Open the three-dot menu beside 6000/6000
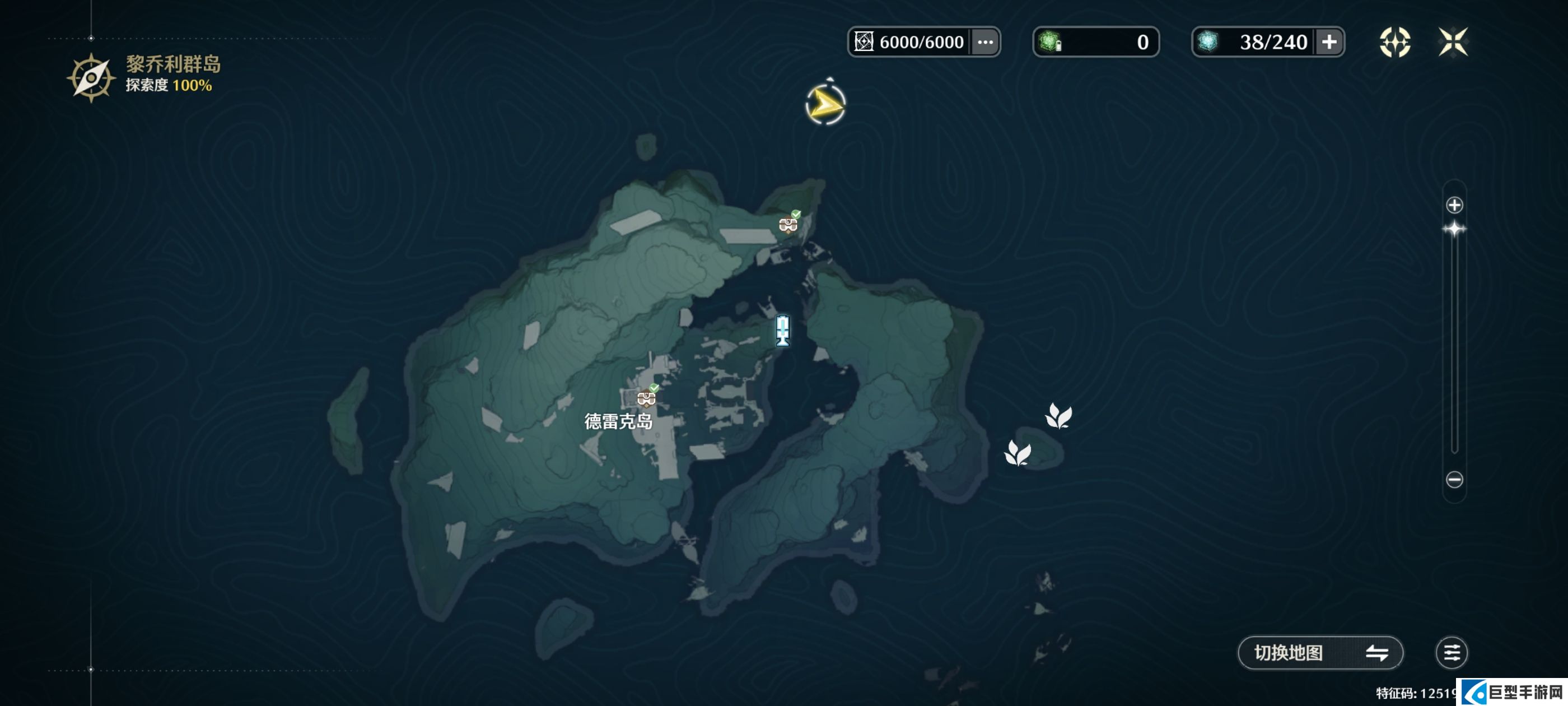 [x=985, y=42]
